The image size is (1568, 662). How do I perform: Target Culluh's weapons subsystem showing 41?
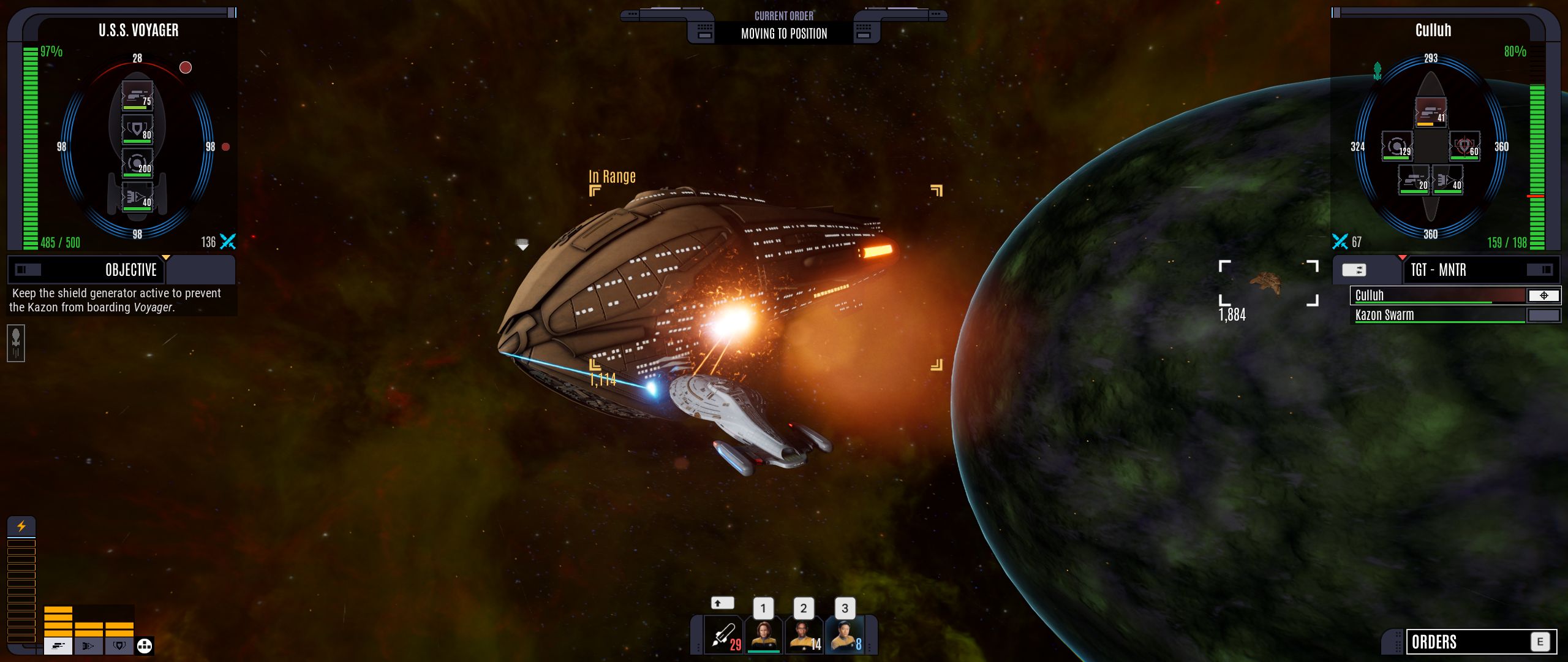click(1430, 113)
